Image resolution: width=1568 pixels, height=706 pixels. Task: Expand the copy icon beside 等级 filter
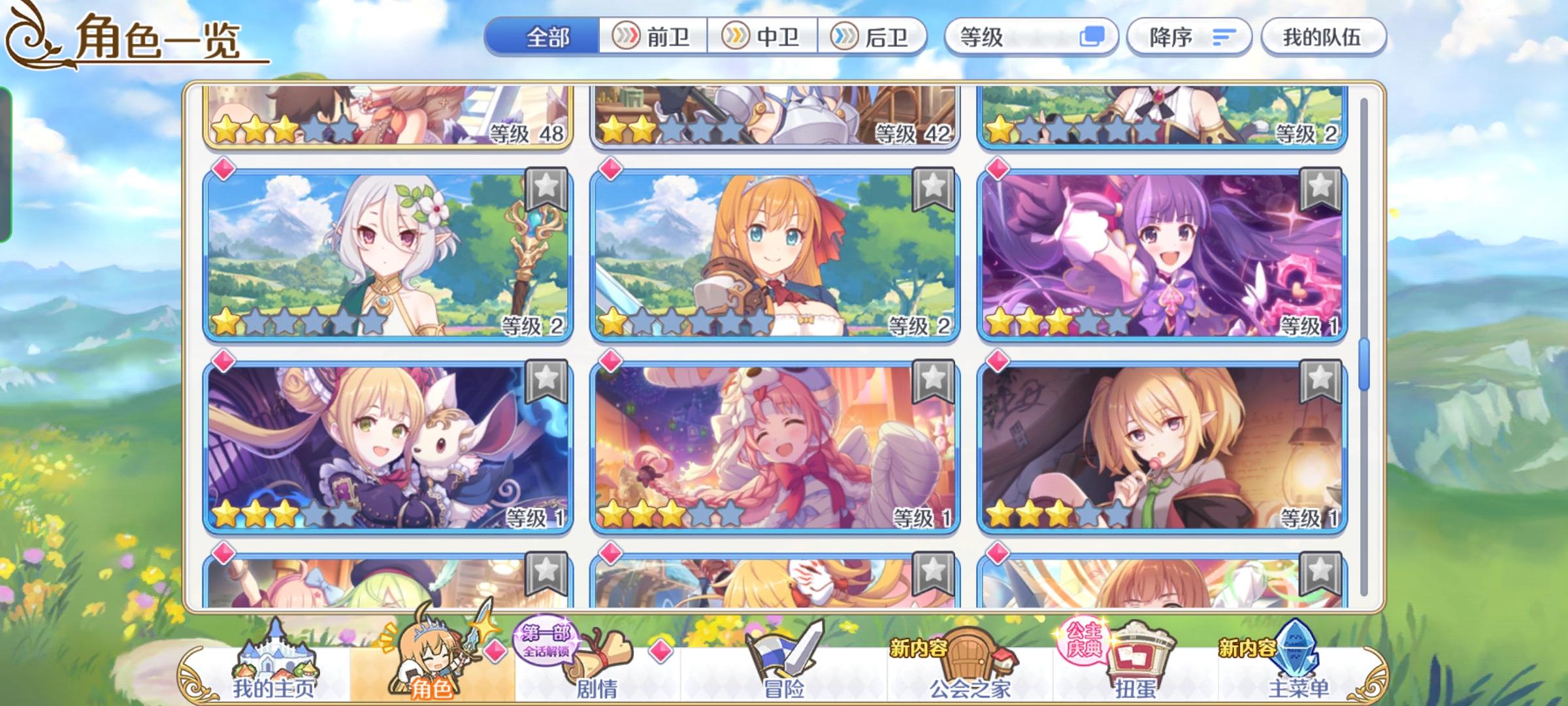(x=1095, y=37)
